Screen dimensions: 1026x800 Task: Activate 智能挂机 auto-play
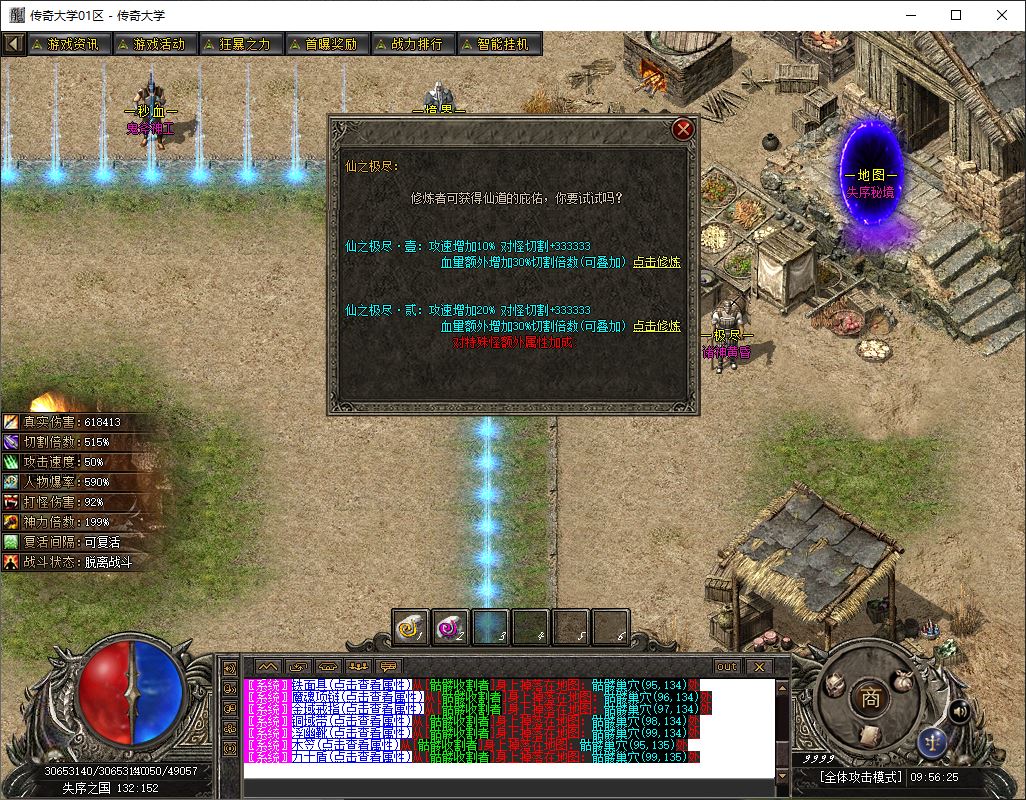click(x=497, y=44)
